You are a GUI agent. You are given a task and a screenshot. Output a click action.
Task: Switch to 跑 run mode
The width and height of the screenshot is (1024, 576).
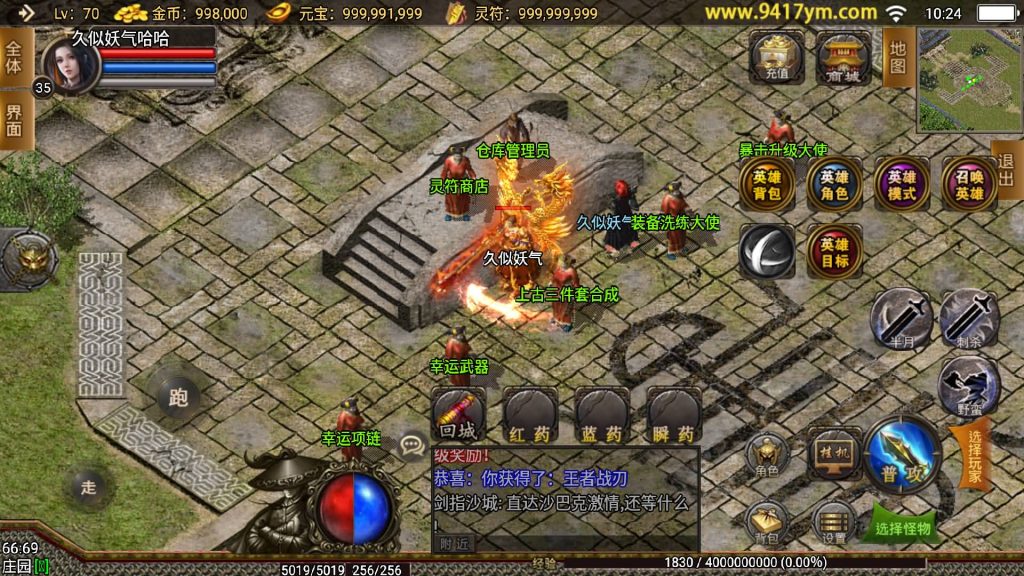point(178,398)
